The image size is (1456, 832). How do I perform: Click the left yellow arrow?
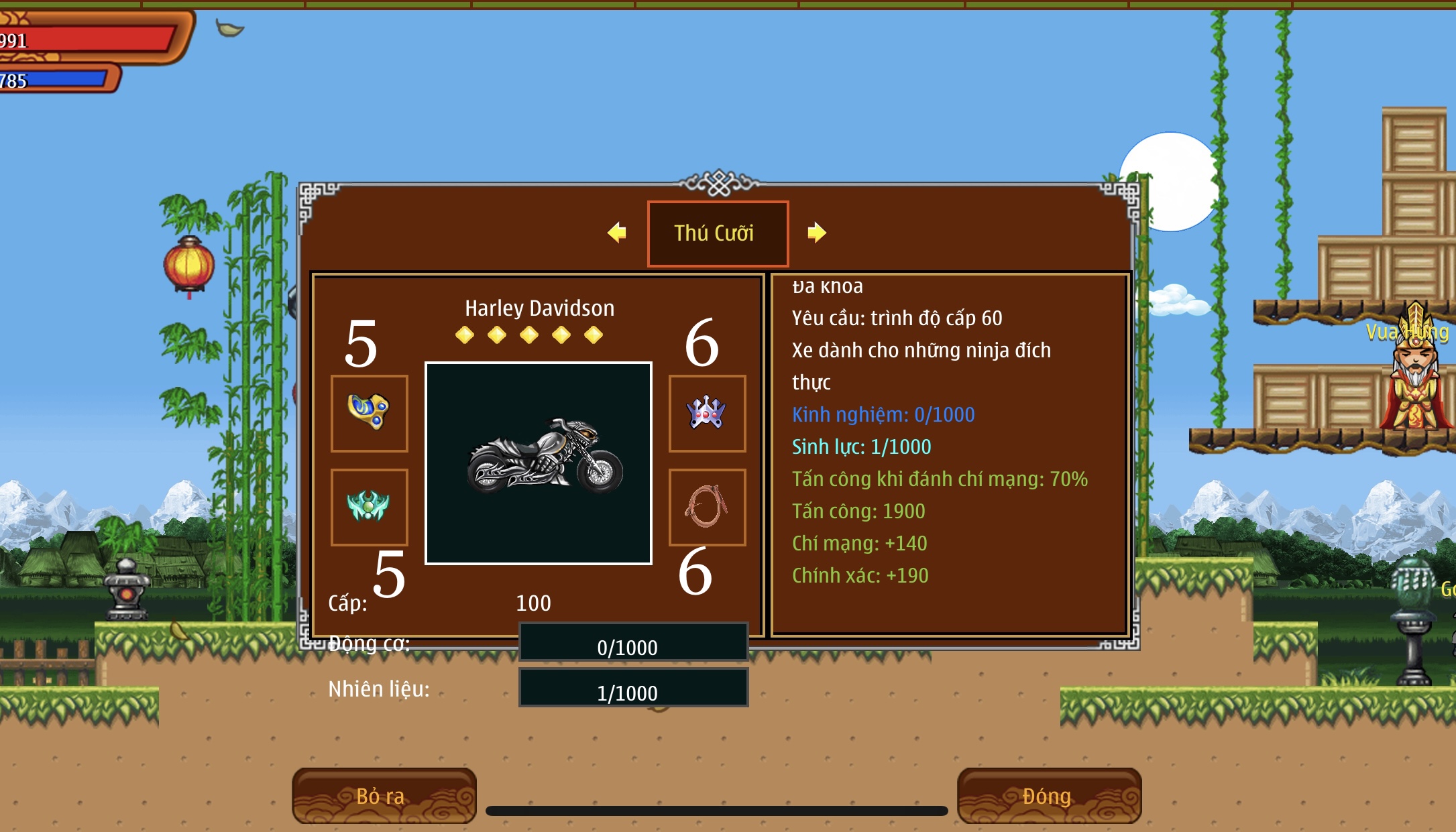(x=617, y=233)
